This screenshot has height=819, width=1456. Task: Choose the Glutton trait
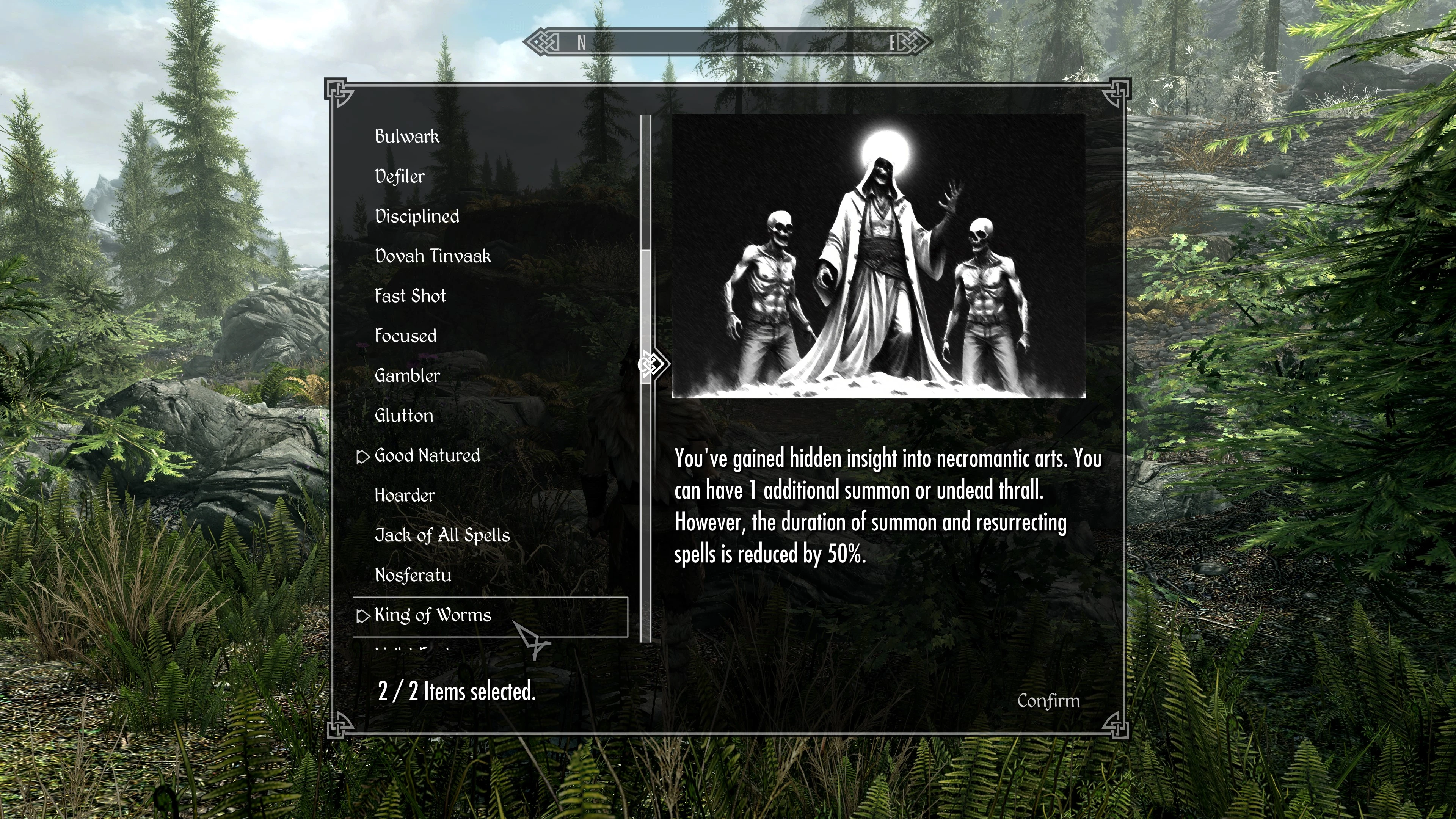tap(404, 416)
